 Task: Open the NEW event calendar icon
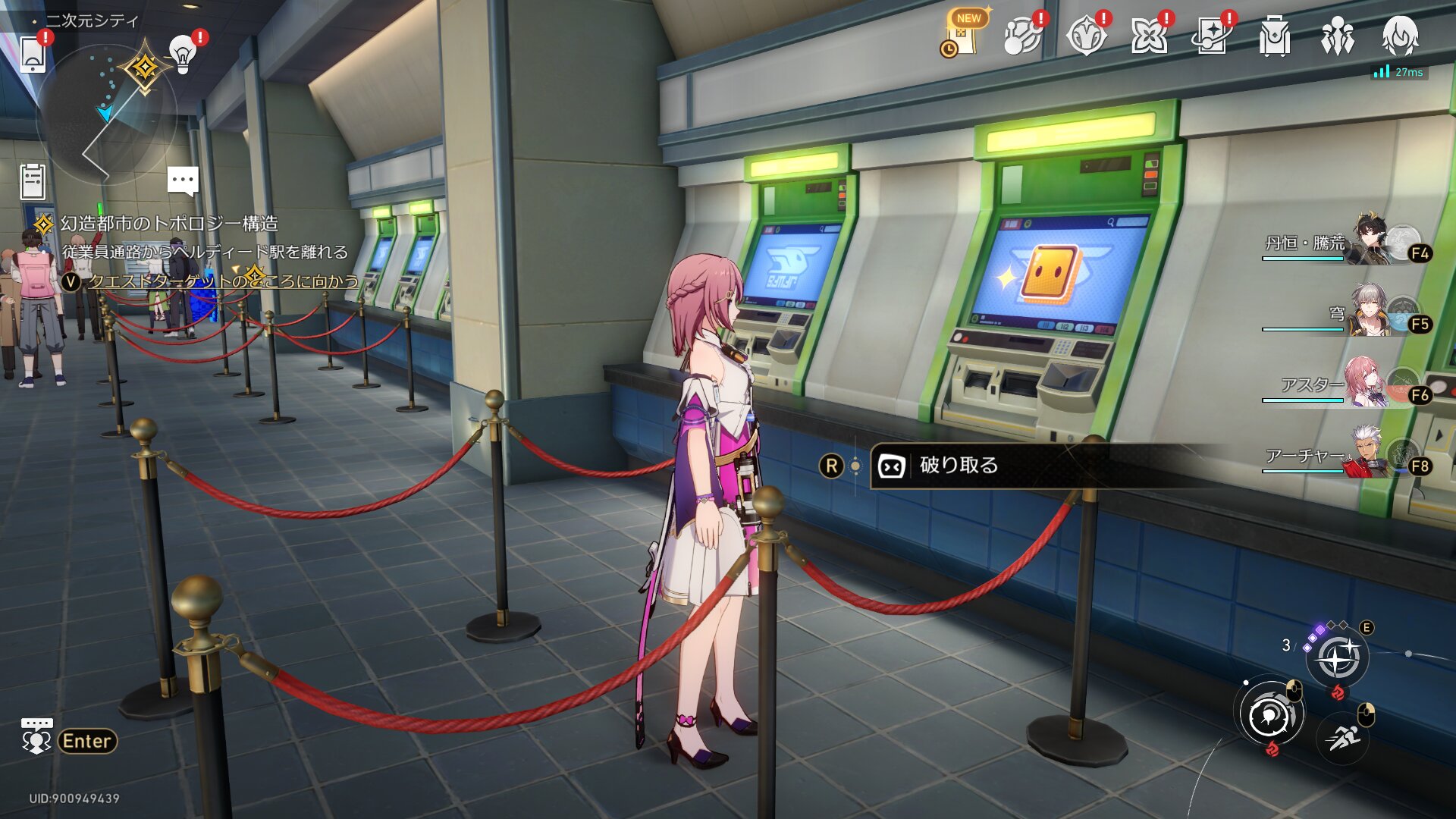click(962, 36)
